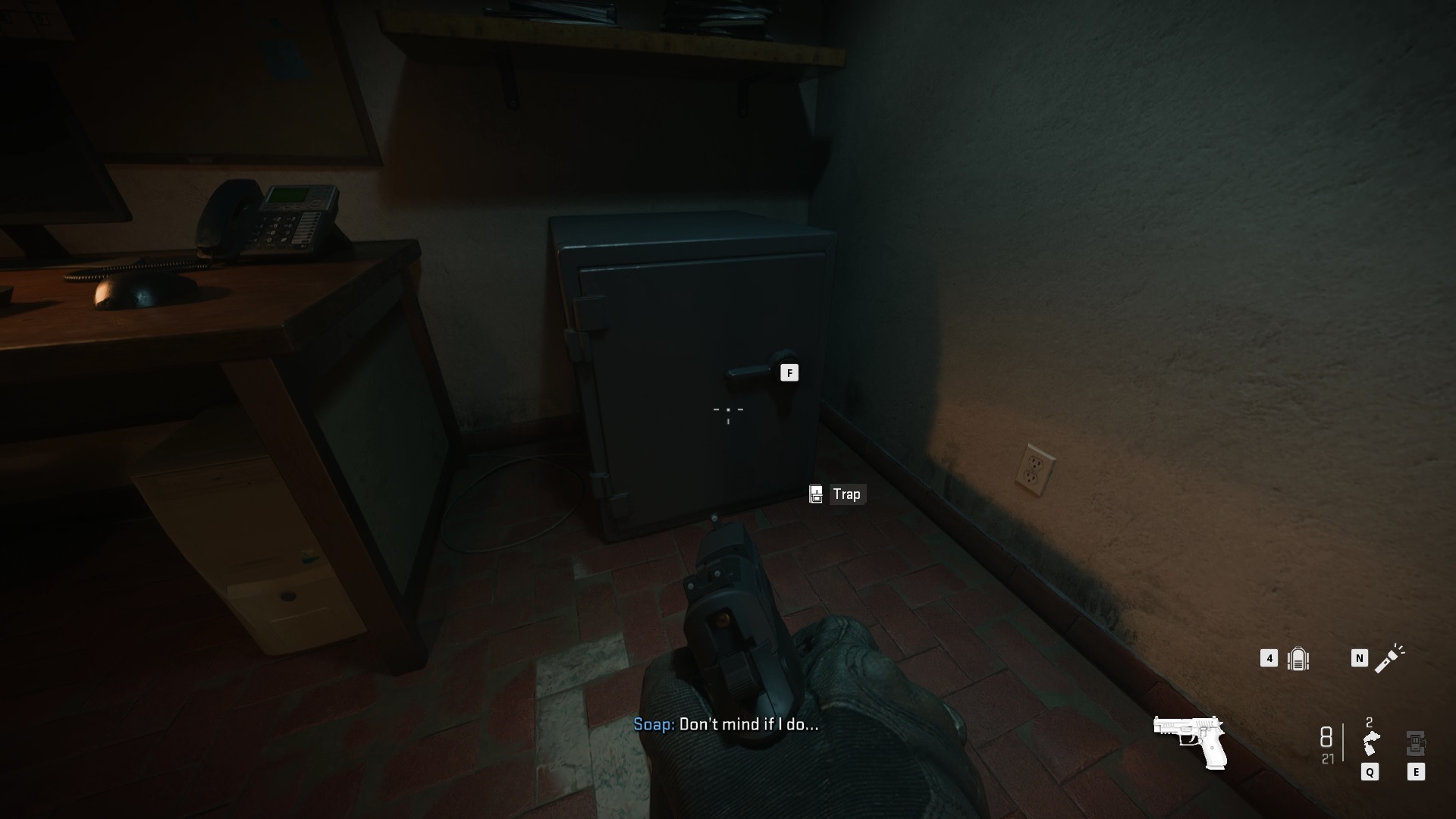The image size is (1456, 819).
Task: Click the E keybind badge
Action: click(x=1417, y=773)
